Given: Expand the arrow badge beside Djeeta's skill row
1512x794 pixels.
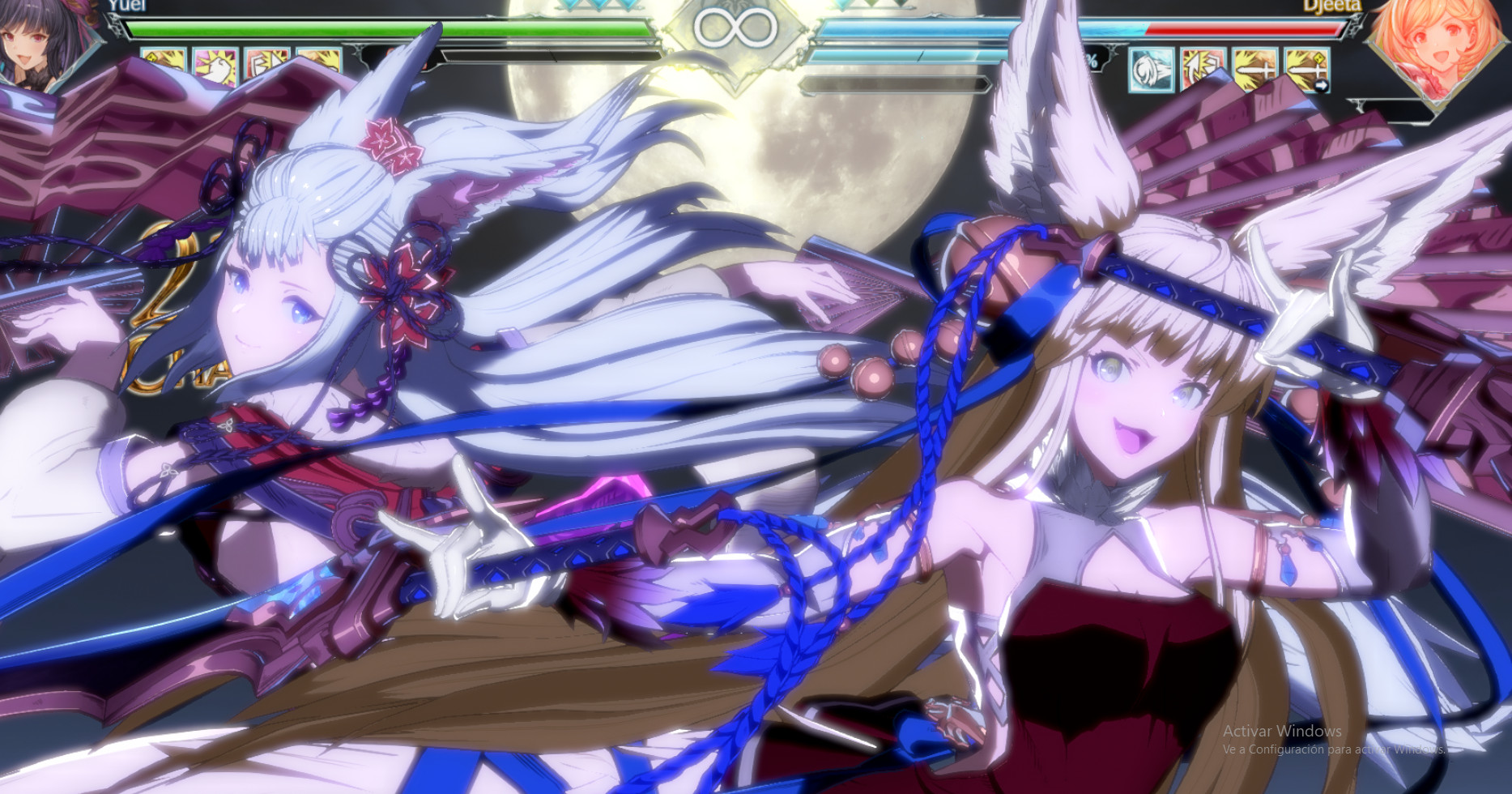Looking at the screenshot, I should (1323, 84).
